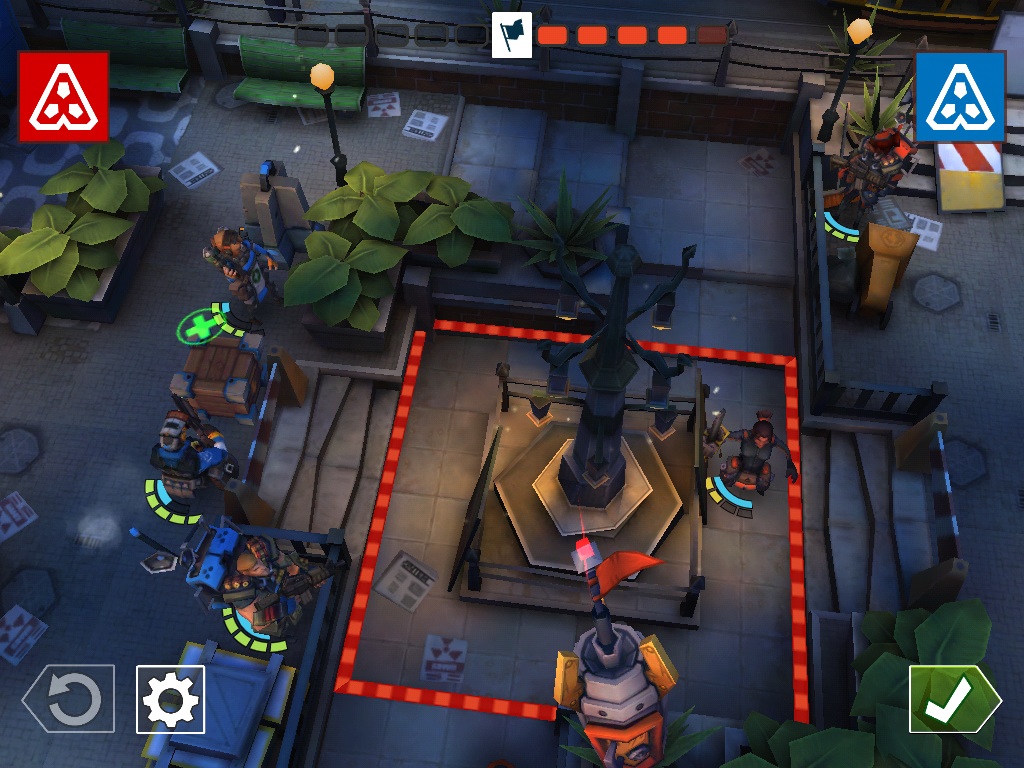
Task: Tap the blue team emblem button
Action: pos(960,96)
